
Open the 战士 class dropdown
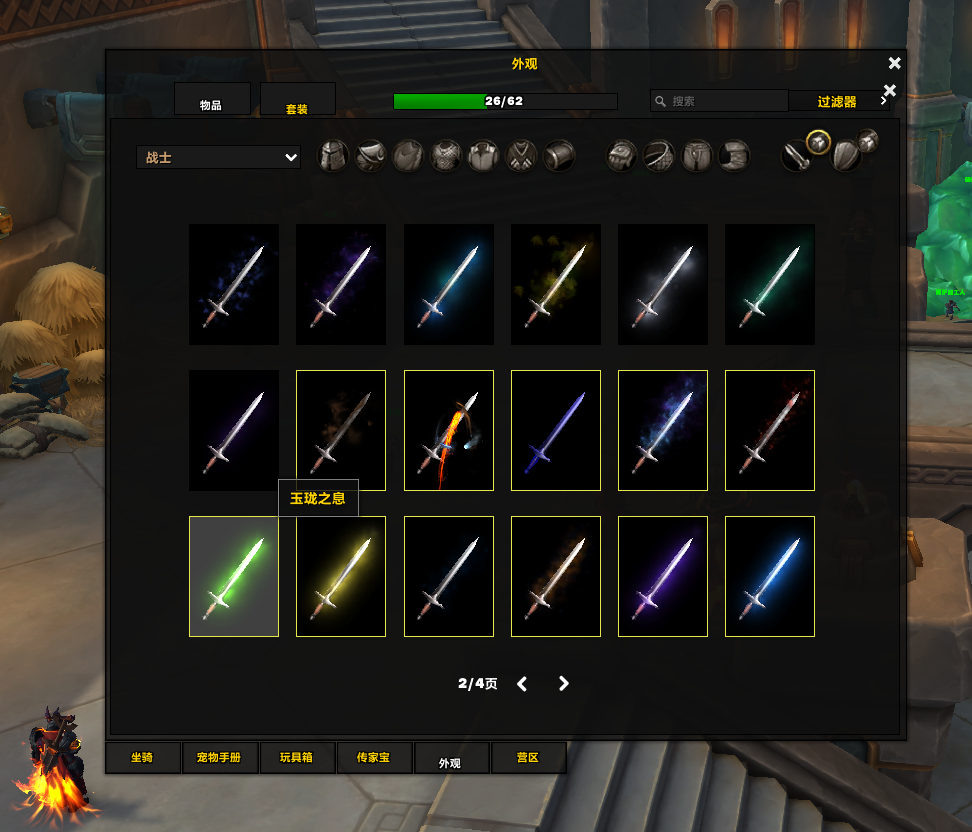pyautogui.click(x=218, y=157)
